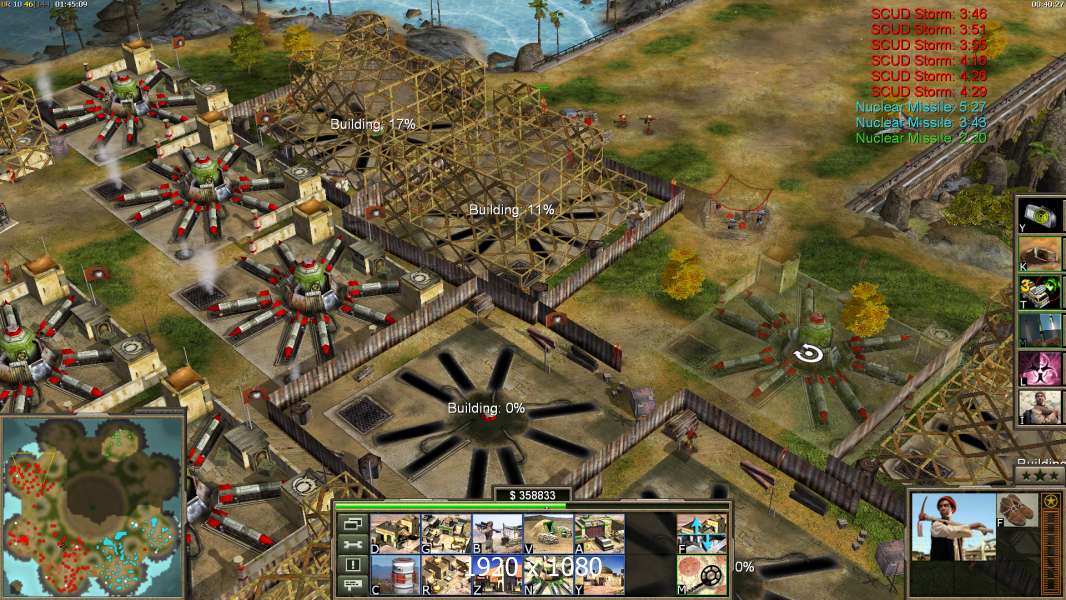Build the SCUD Storm (N)
Image resolution: width=1066 pixels, height=600 pixels.
click(548, 574)
